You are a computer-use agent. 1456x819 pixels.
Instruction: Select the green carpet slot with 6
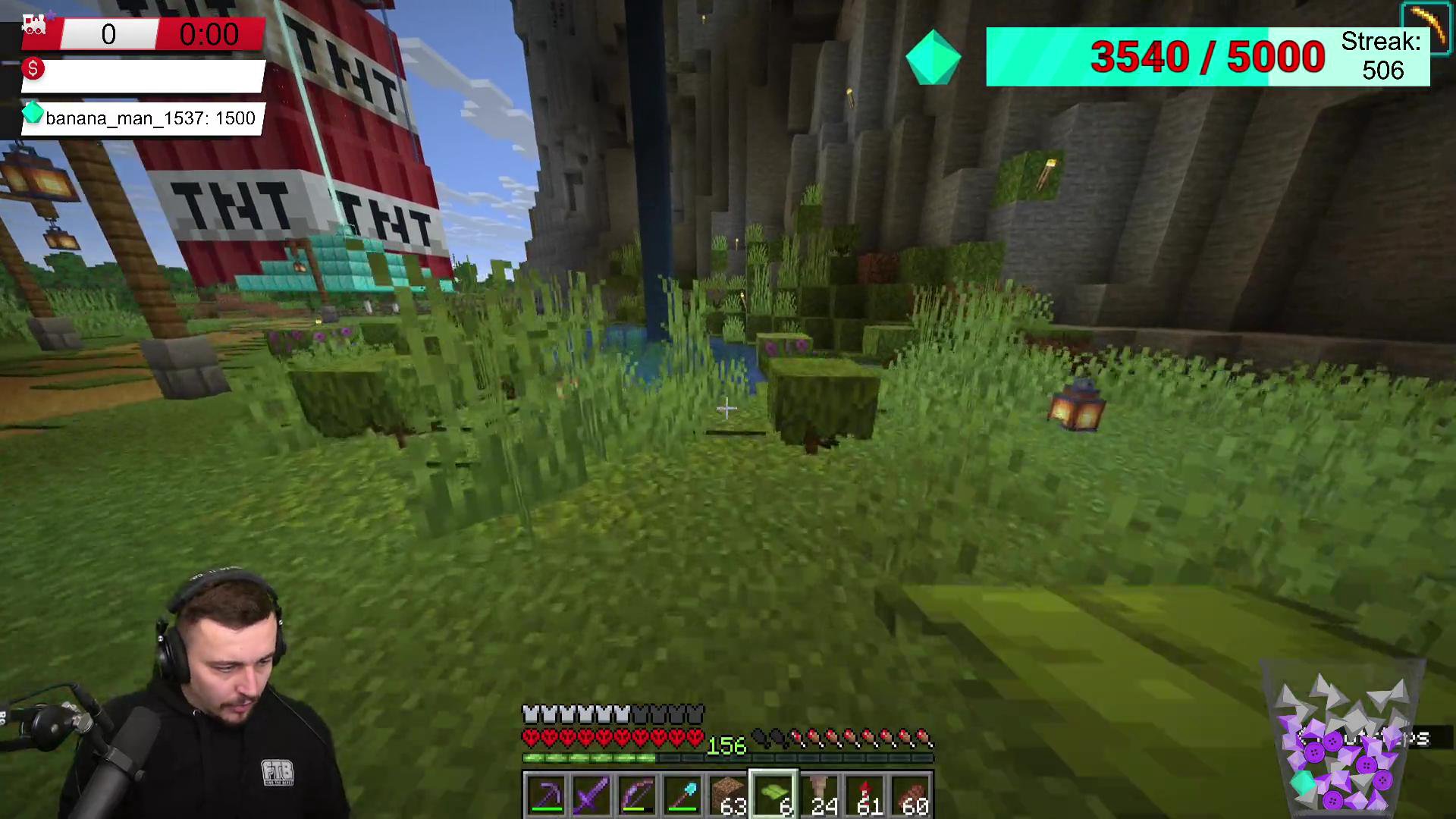[x=773, y=795]
